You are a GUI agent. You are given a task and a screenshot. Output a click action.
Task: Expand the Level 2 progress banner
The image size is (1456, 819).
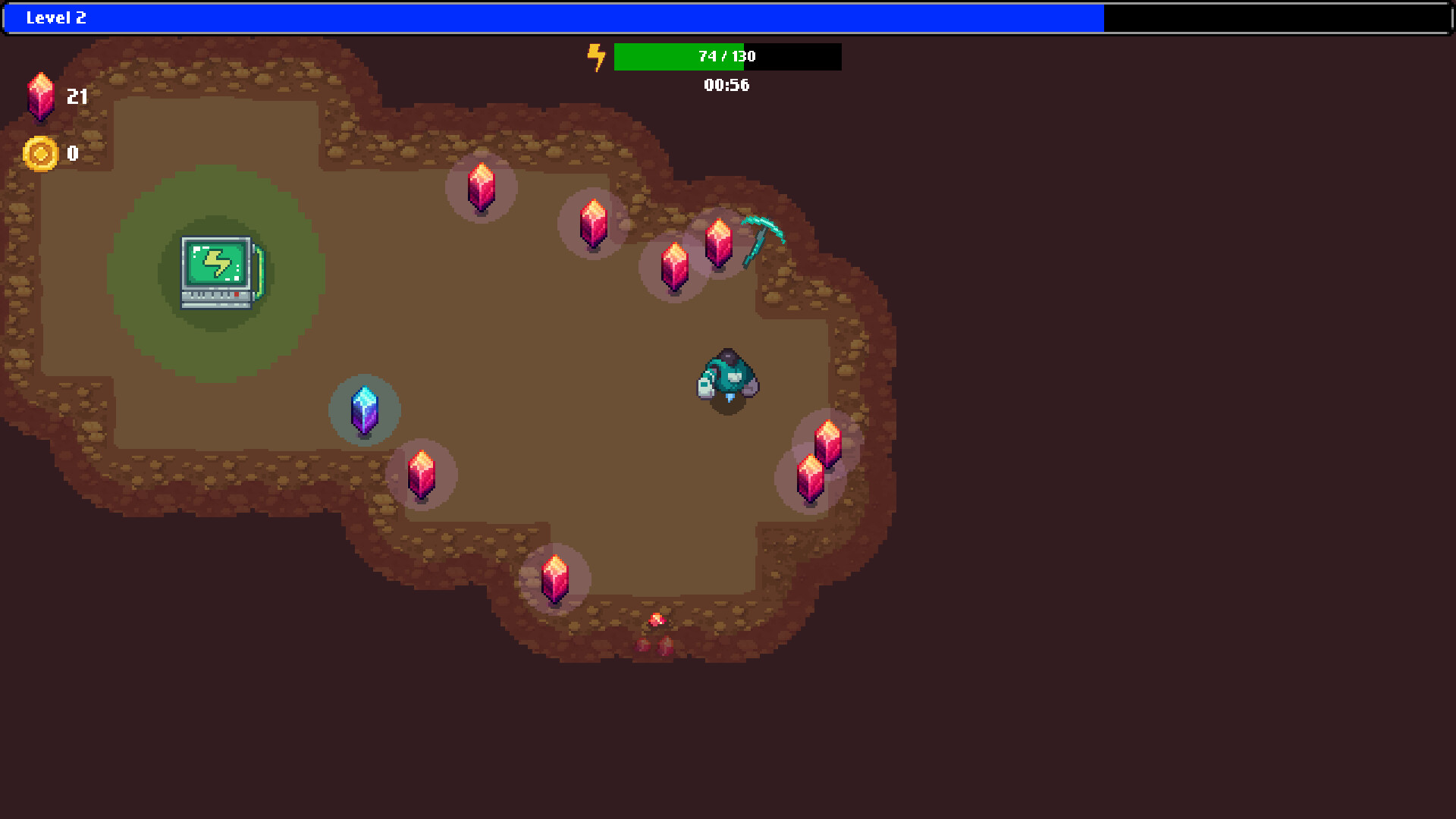[554, 17]
